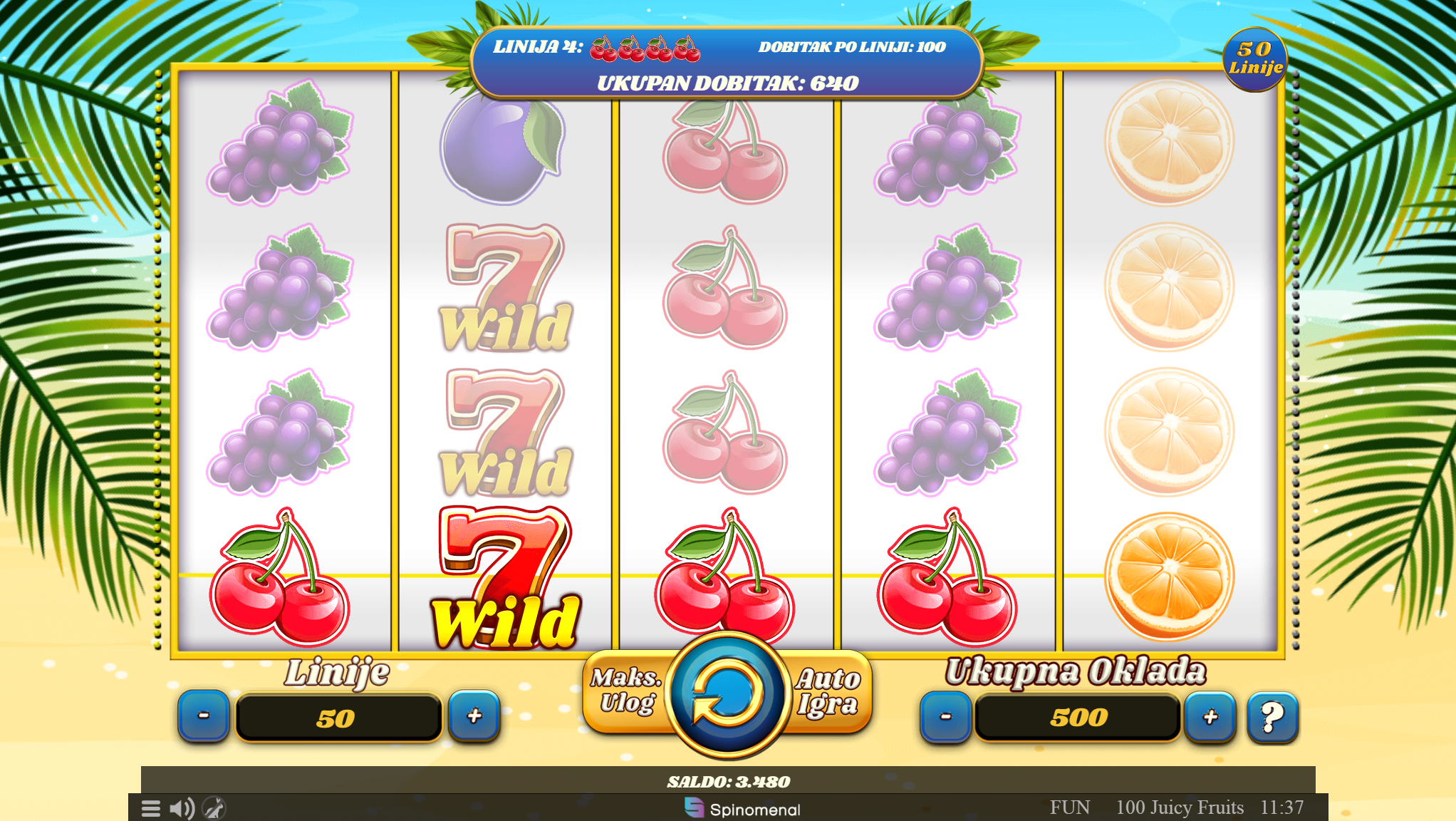Screen dimensions: 1456x821
Task: Toggle the rabbit fast-spin mode icon
Action: (214, 808)
